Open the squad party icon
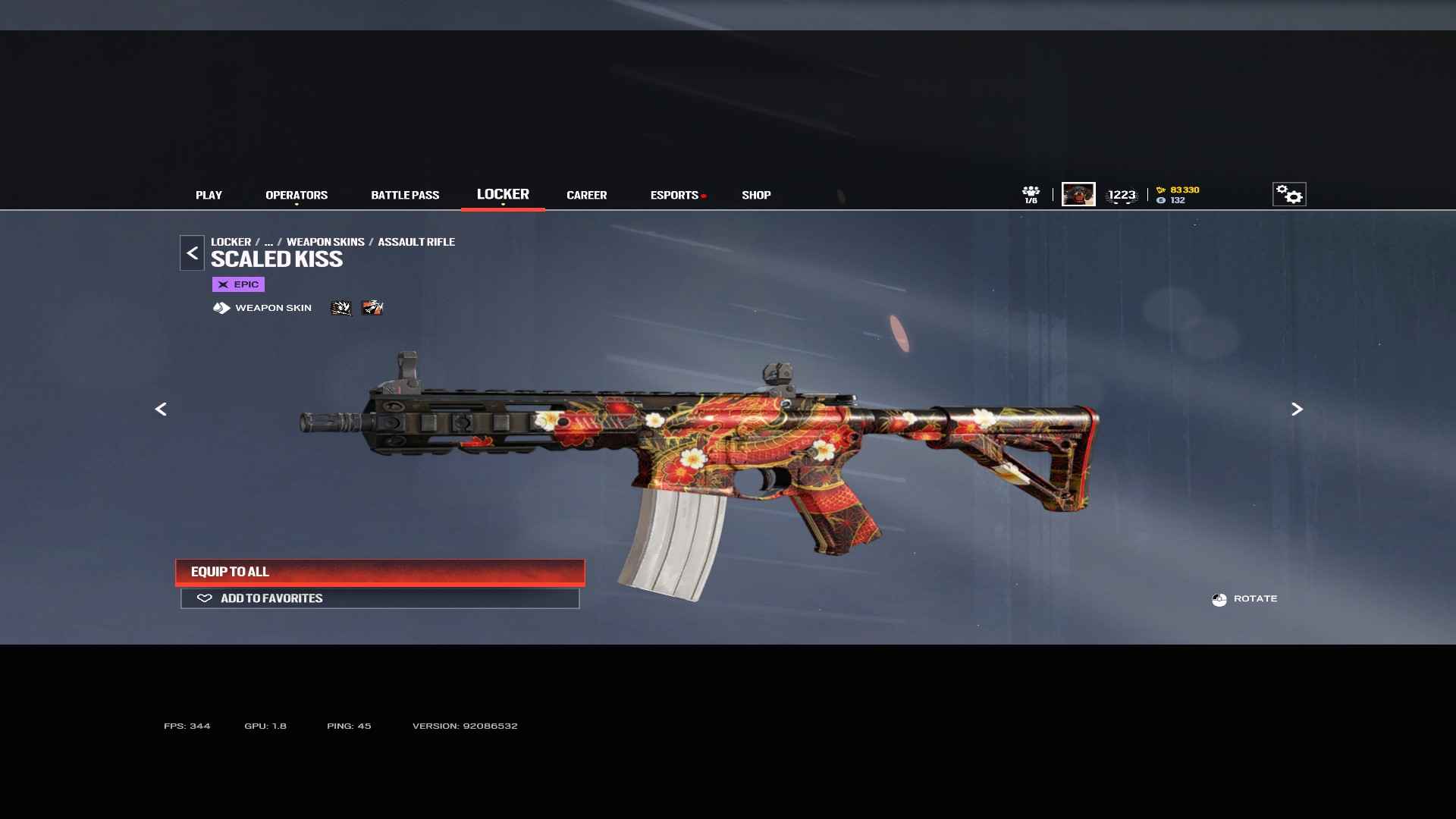The image size is (1456, 819). pyautogui.click(x=1031, y=194)
